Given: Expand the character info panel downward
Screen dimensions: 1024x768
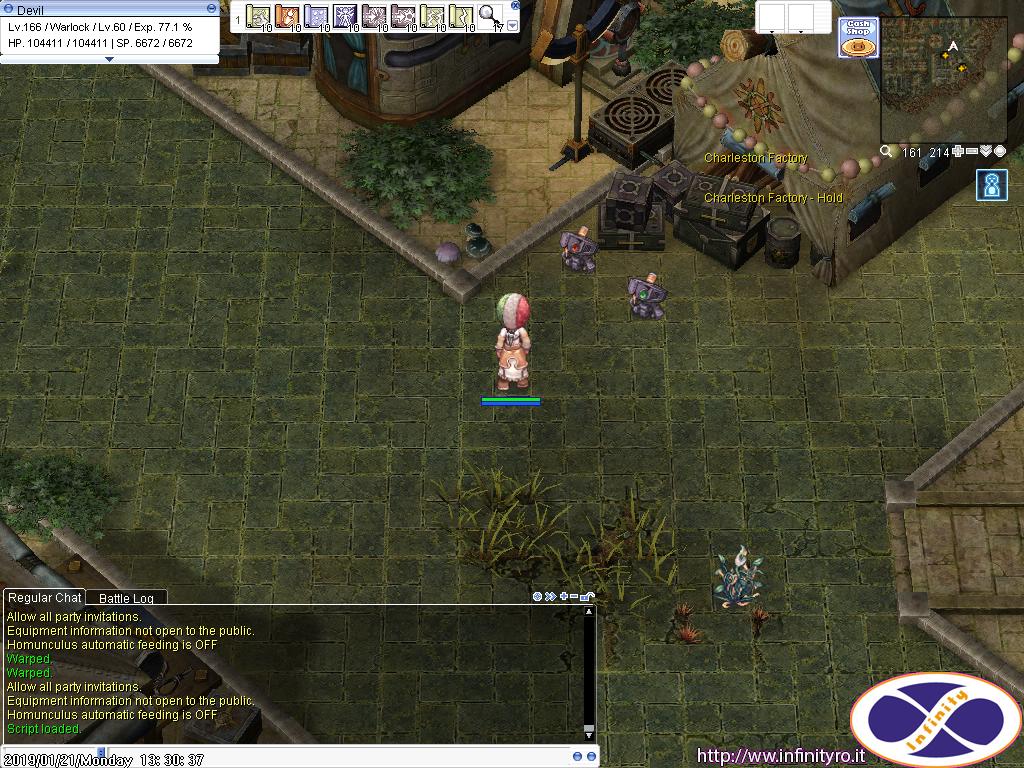Looking at the screenshot, I should point(109,59).
